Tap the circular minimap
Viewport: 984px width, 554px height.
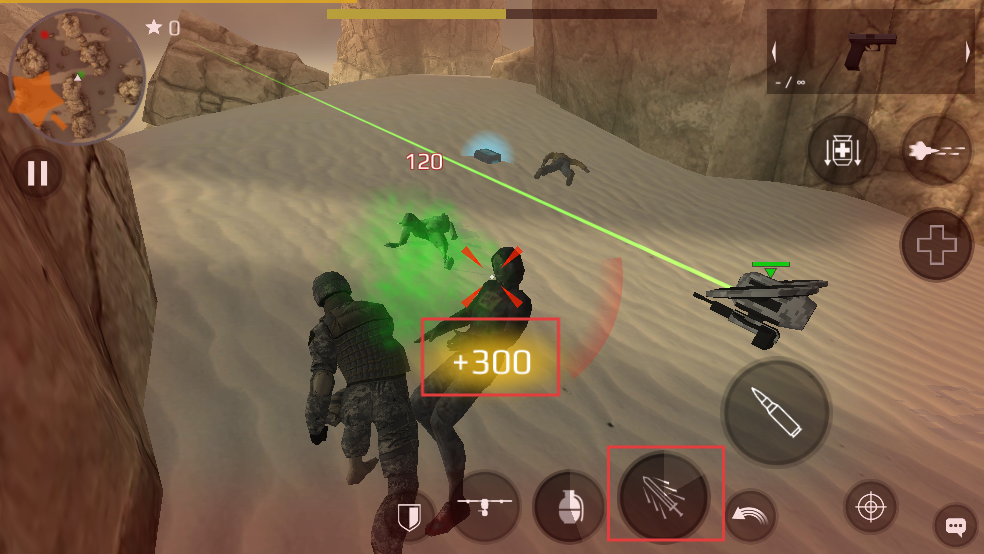click(77, 77)
